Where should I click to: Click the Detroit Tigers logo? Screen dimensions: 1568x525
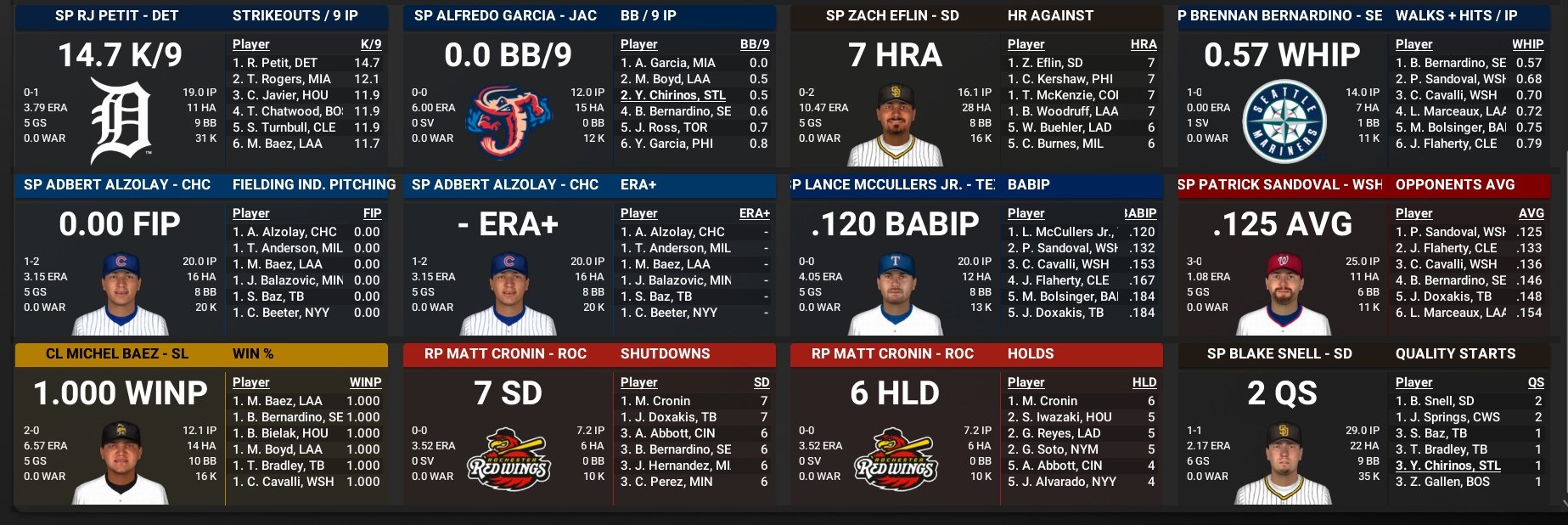coord(121,121)
